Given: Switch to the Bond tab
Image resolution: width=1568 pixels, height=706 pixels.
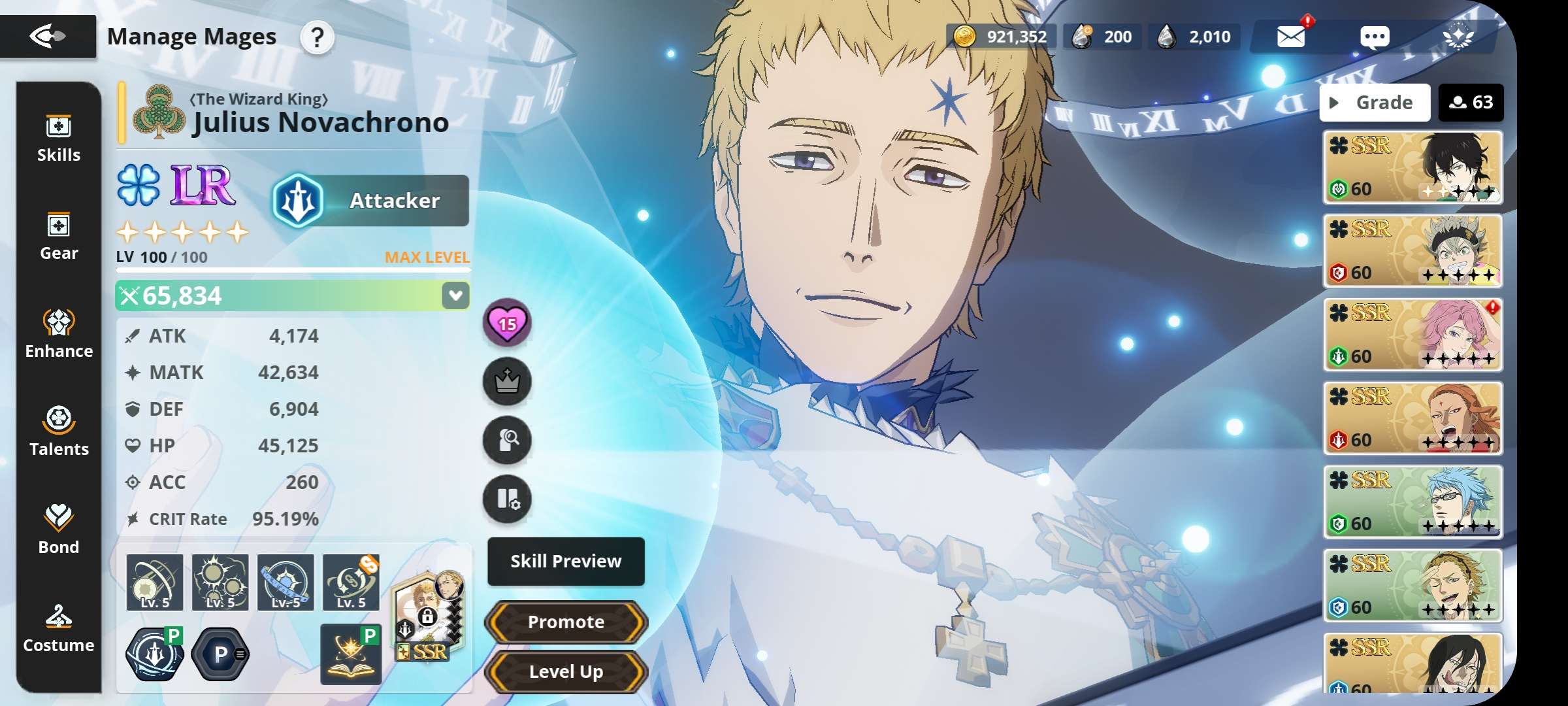Looking at the screenshot, I should coord(59,530).
